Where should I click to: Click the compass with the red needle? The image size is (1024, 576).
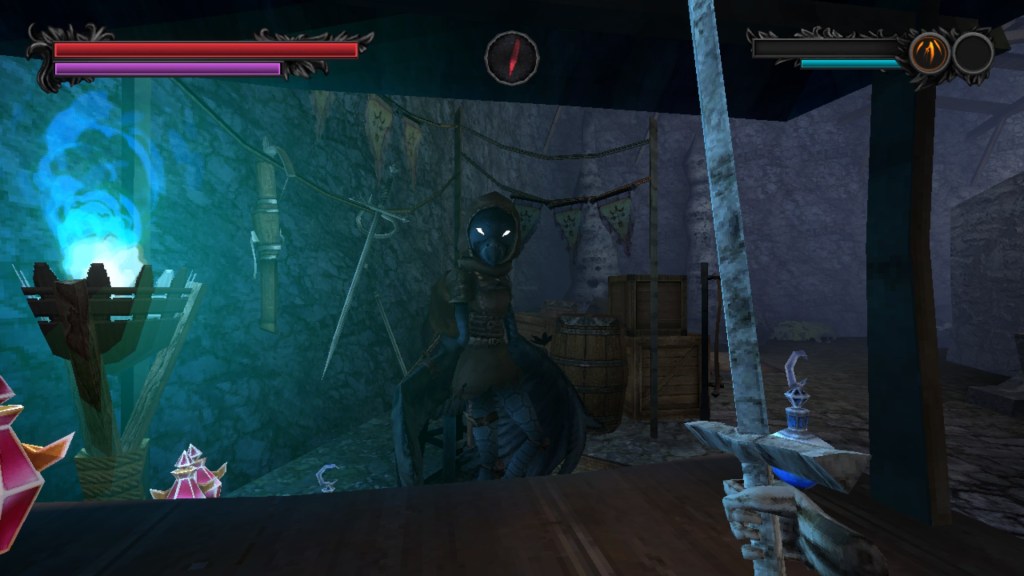coord(512,57)
